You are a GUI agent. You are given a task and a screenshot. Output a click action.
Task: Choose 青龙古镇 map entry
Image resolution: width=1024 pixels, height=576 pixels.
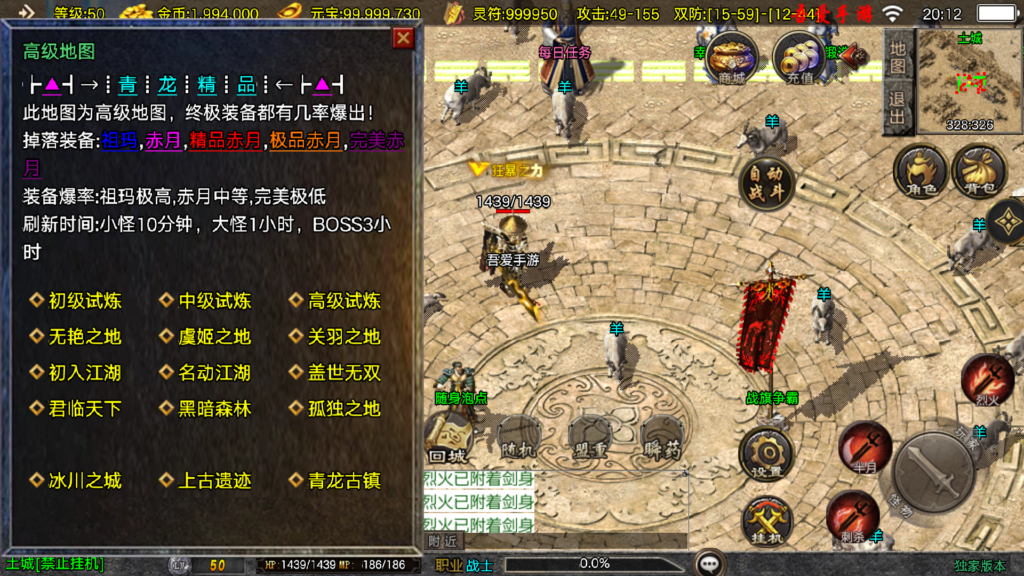click(345, 481)
